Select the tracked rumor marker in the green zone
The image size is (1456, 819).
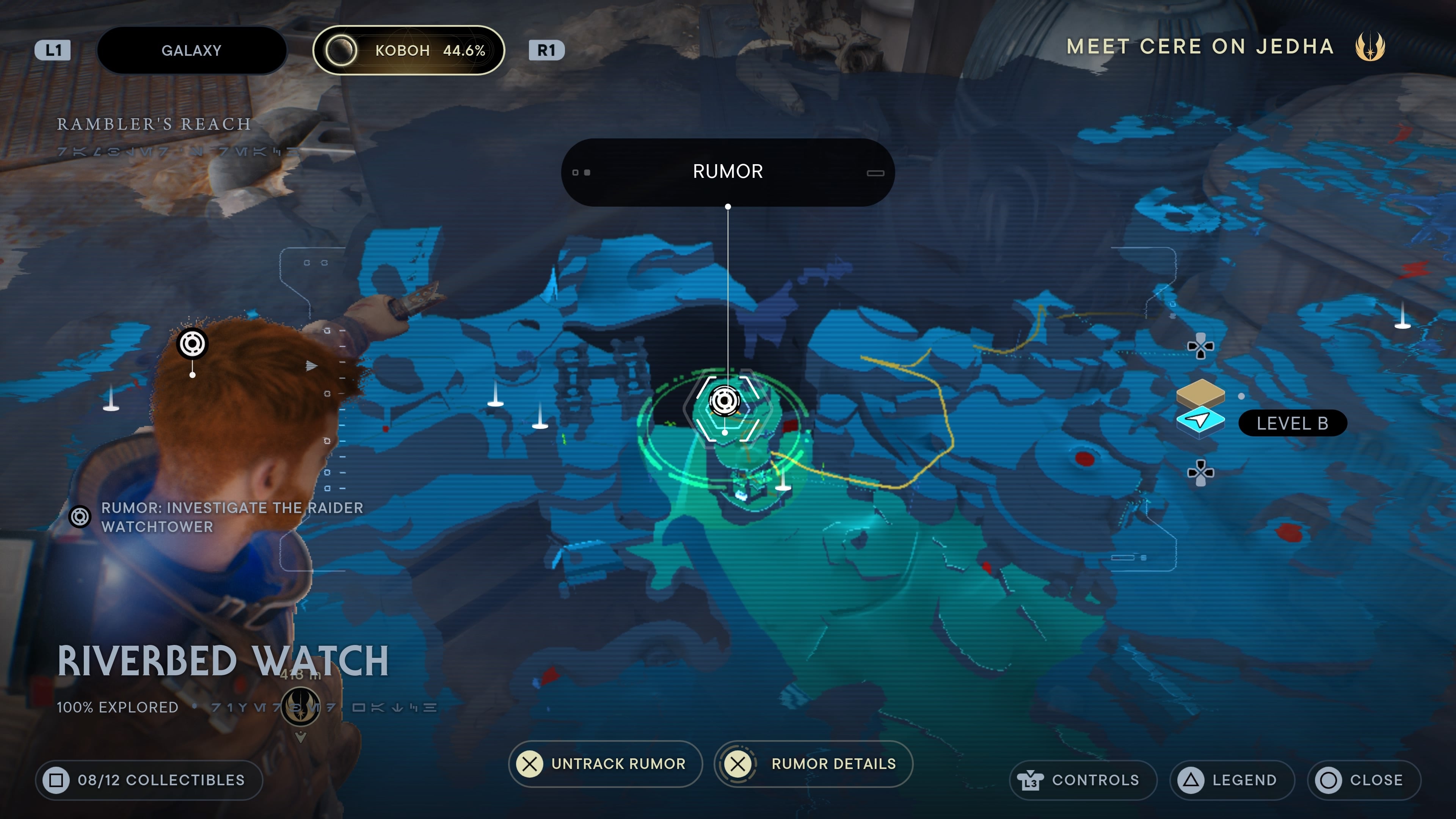[x=725, y=401]
